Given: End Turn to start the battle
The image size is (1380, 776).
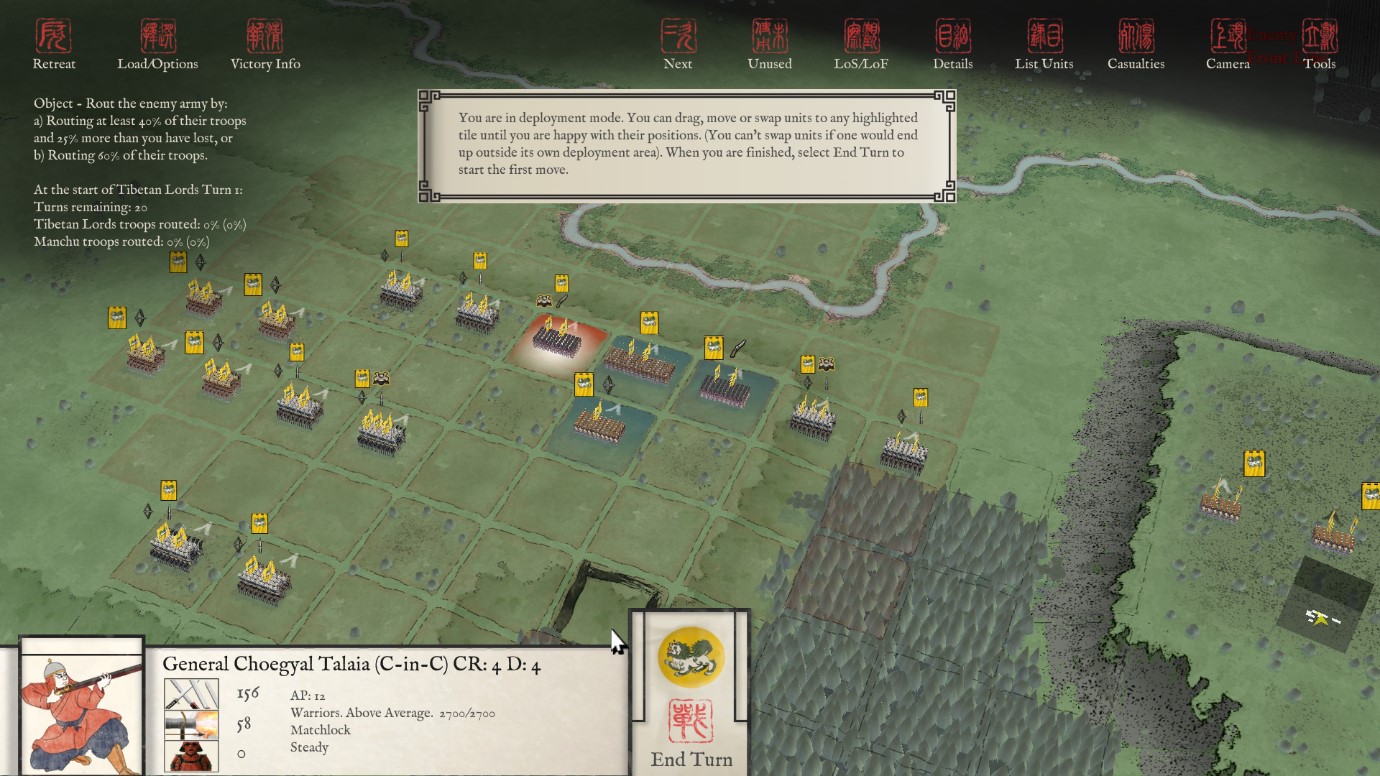Looking at the screenshot, I should (691, 700).
